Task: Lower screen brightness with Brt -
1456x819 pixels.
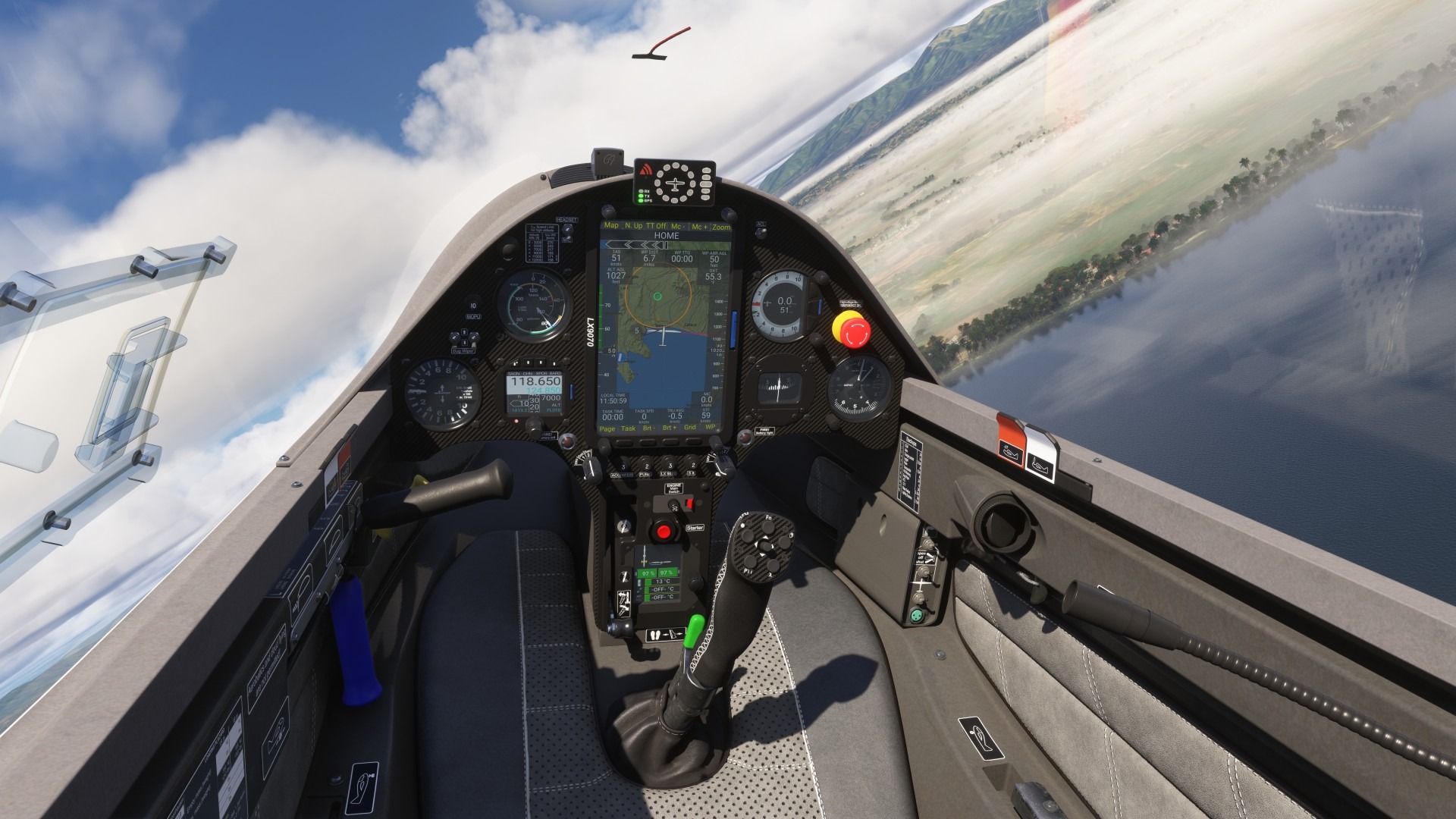Action: tap(649, 428)
